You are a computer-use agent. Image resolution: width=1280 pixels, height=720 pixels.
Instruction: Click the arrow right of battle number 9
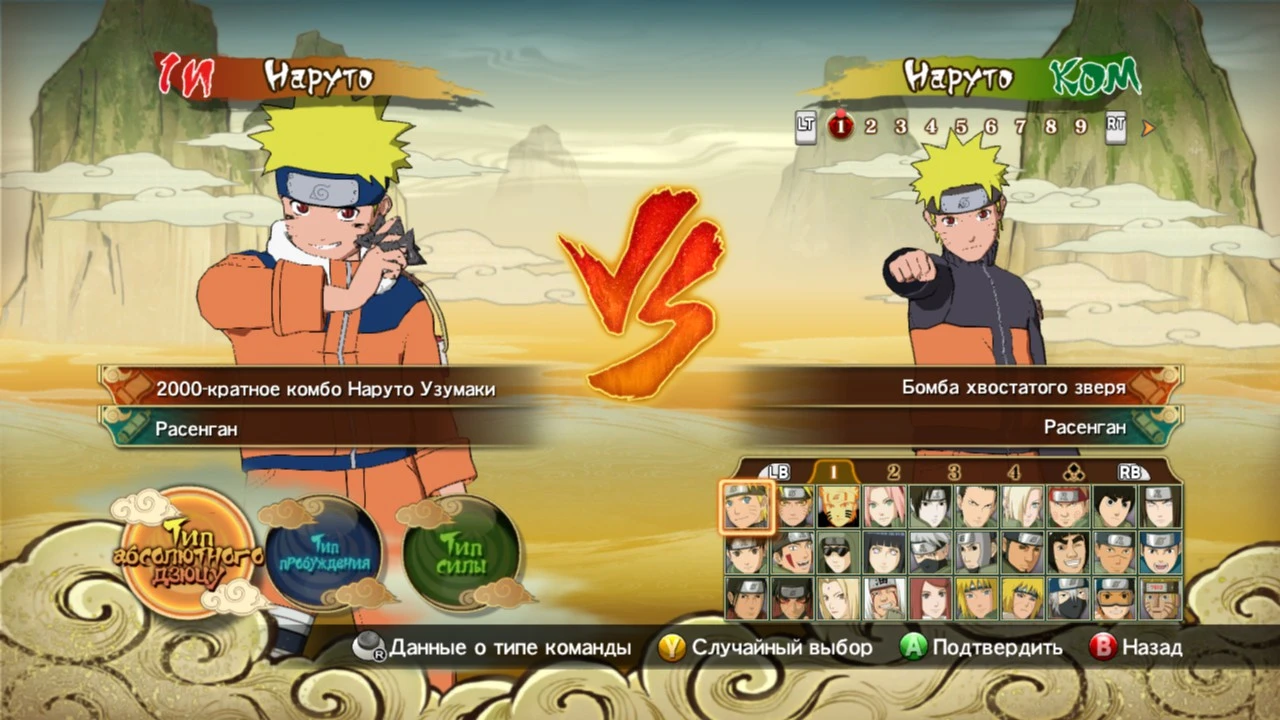(1148, 127)
